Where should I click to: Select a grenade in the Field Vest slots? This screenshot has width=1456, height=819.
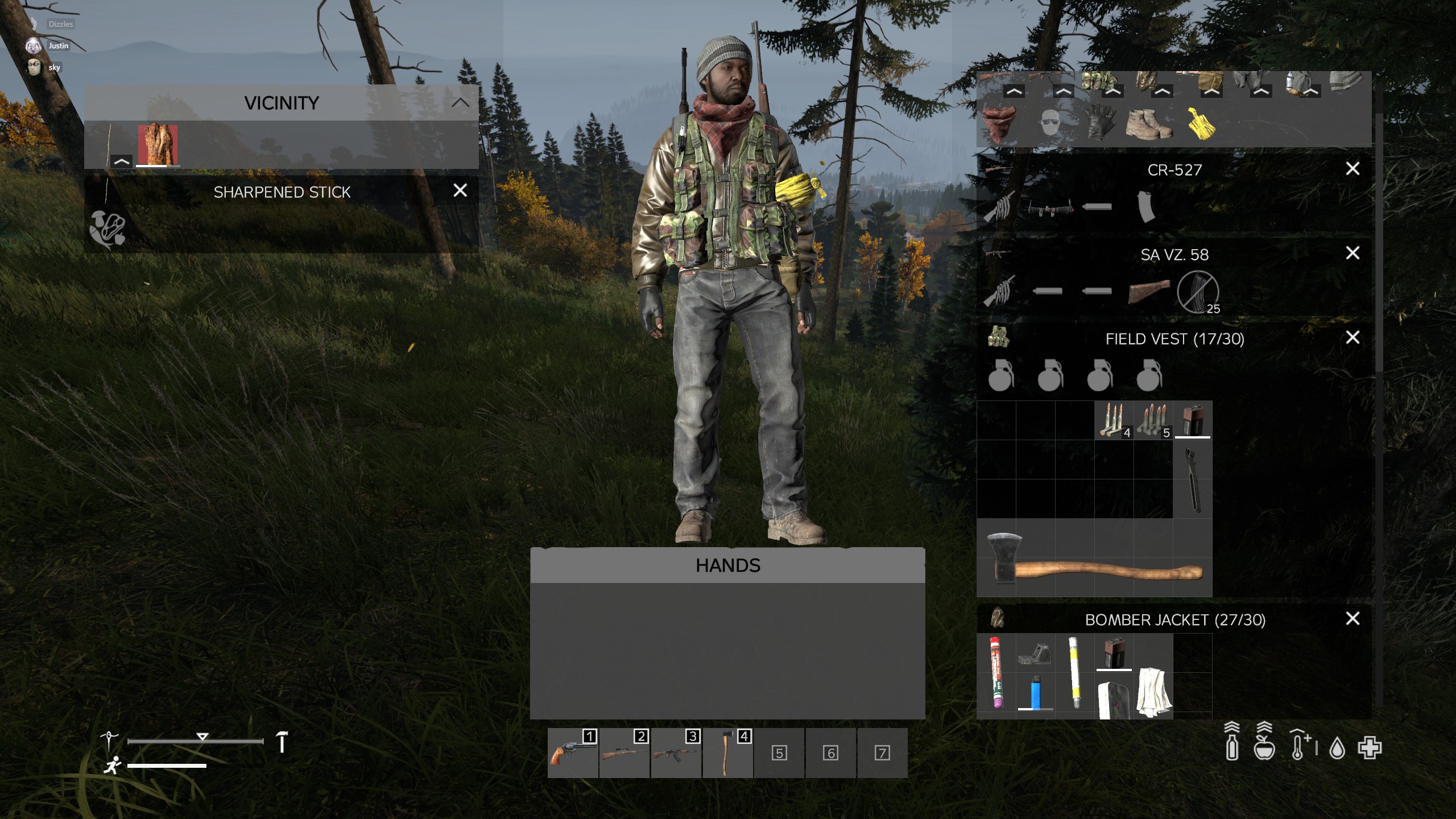1001,378
